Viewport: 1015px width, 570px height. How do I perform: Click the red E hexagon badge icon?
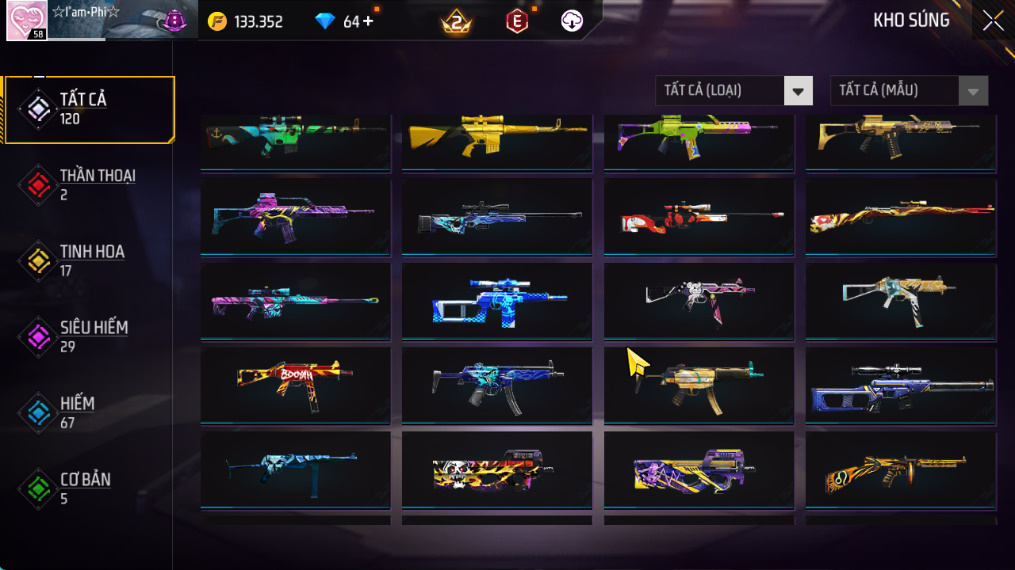point(516,21)
